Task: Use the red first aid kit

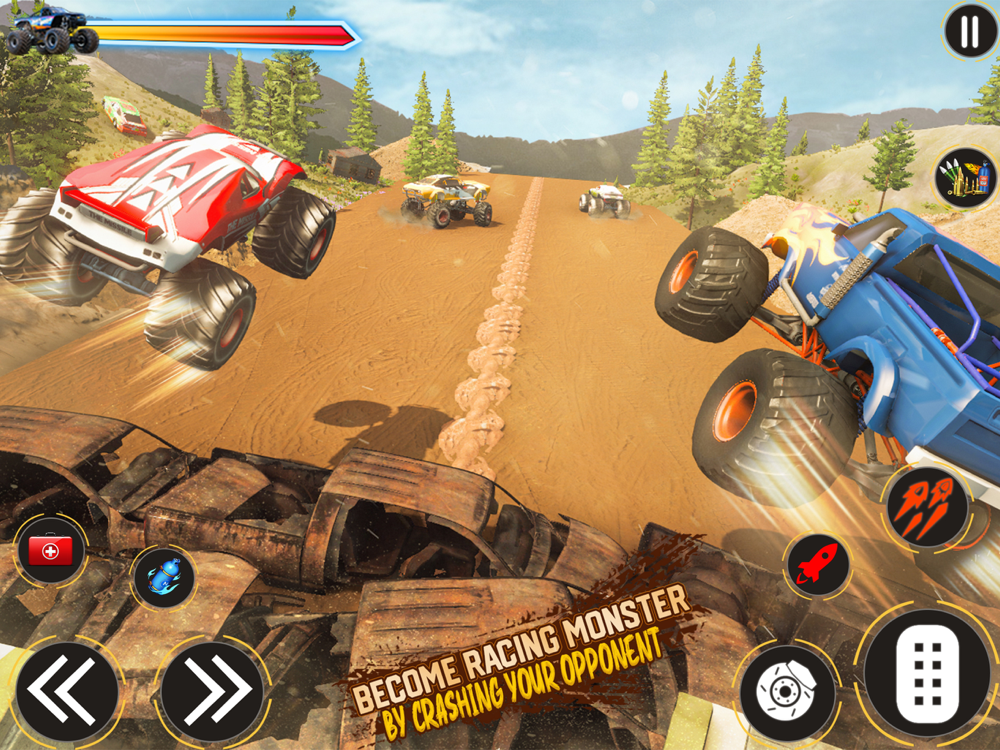Action: 51,550
